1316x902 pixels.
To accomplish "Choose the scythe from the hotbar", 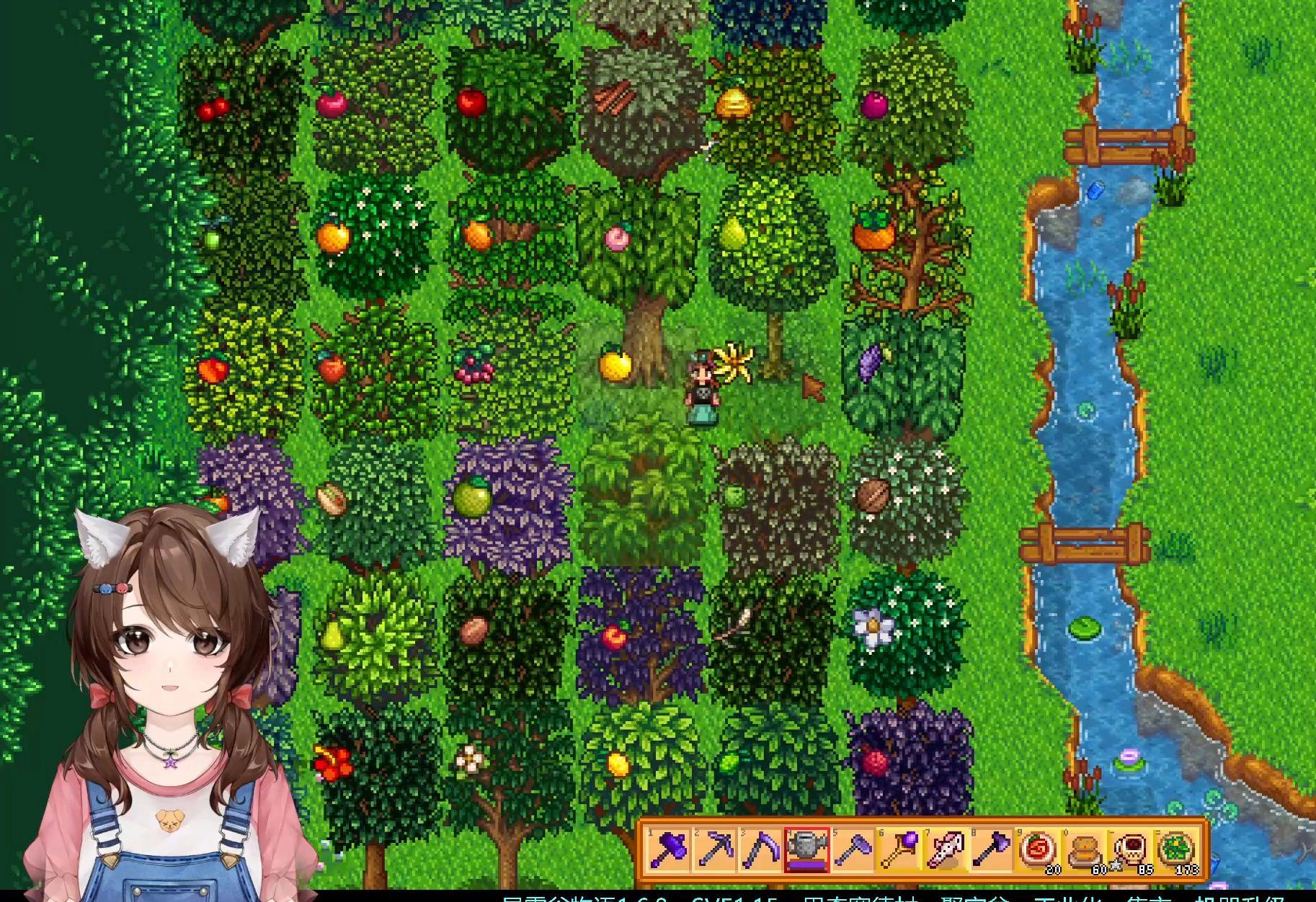I will (x=760, y=850).
